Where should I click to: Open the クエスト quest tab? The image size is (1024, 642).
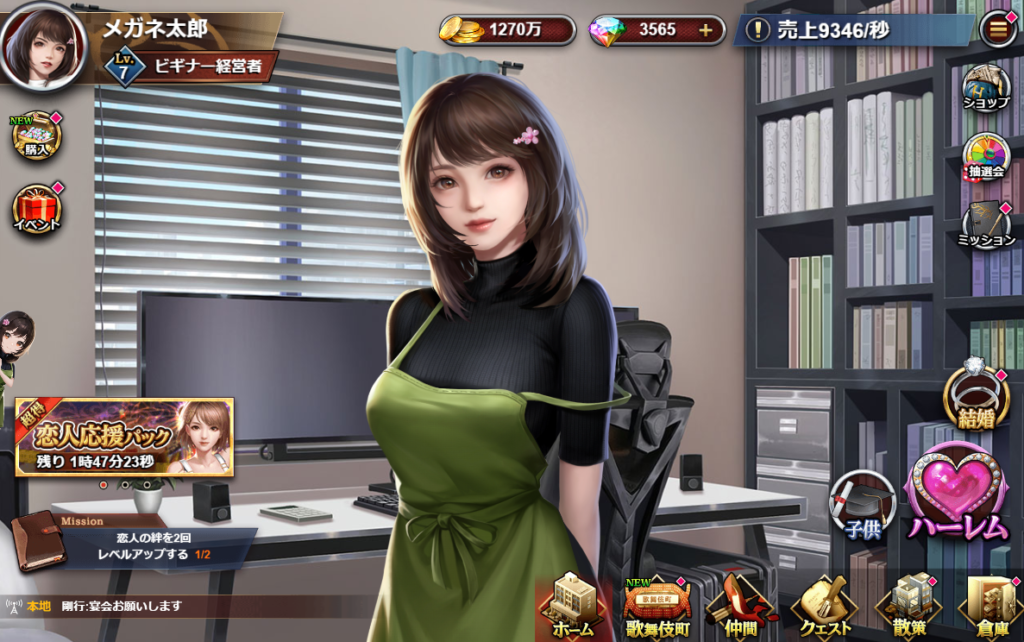tap(824, 606)
